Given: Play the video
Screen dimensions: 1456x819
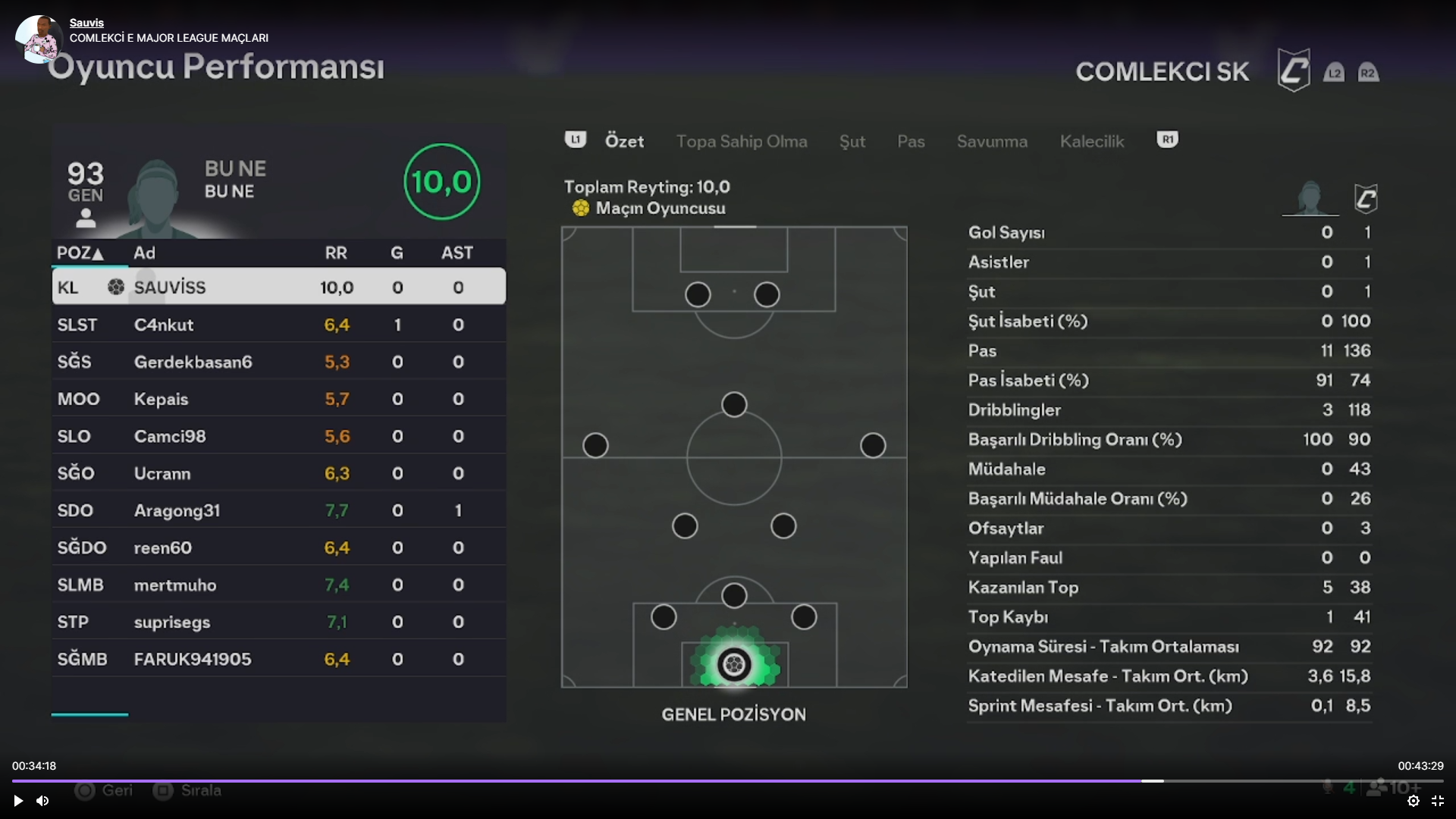Looking at the screenshot, I should coord(18,801).
